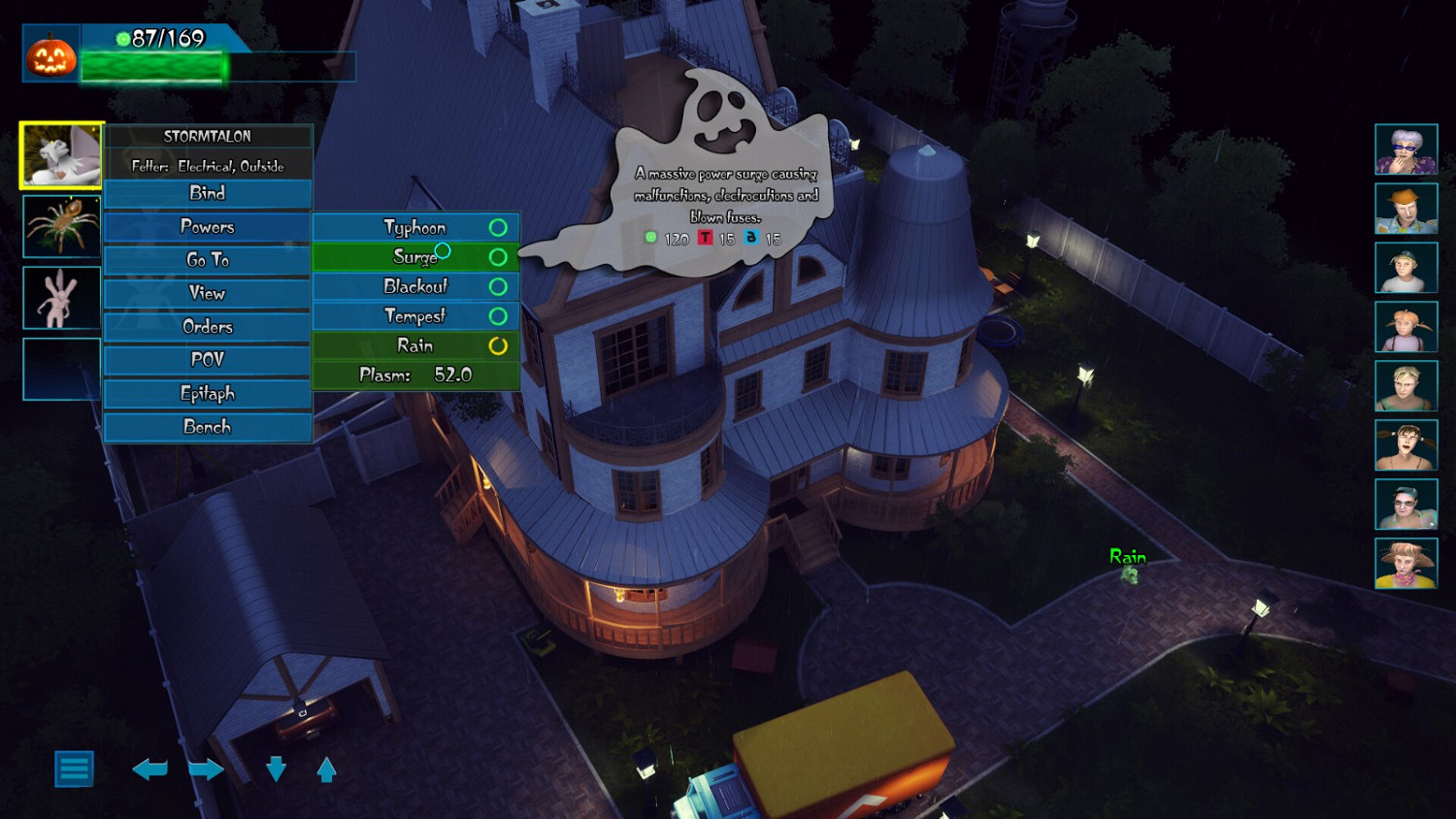Viewport: 1456px width, 819px height.
Task: Deactivate the active Rain power
Action: [498, 345]
